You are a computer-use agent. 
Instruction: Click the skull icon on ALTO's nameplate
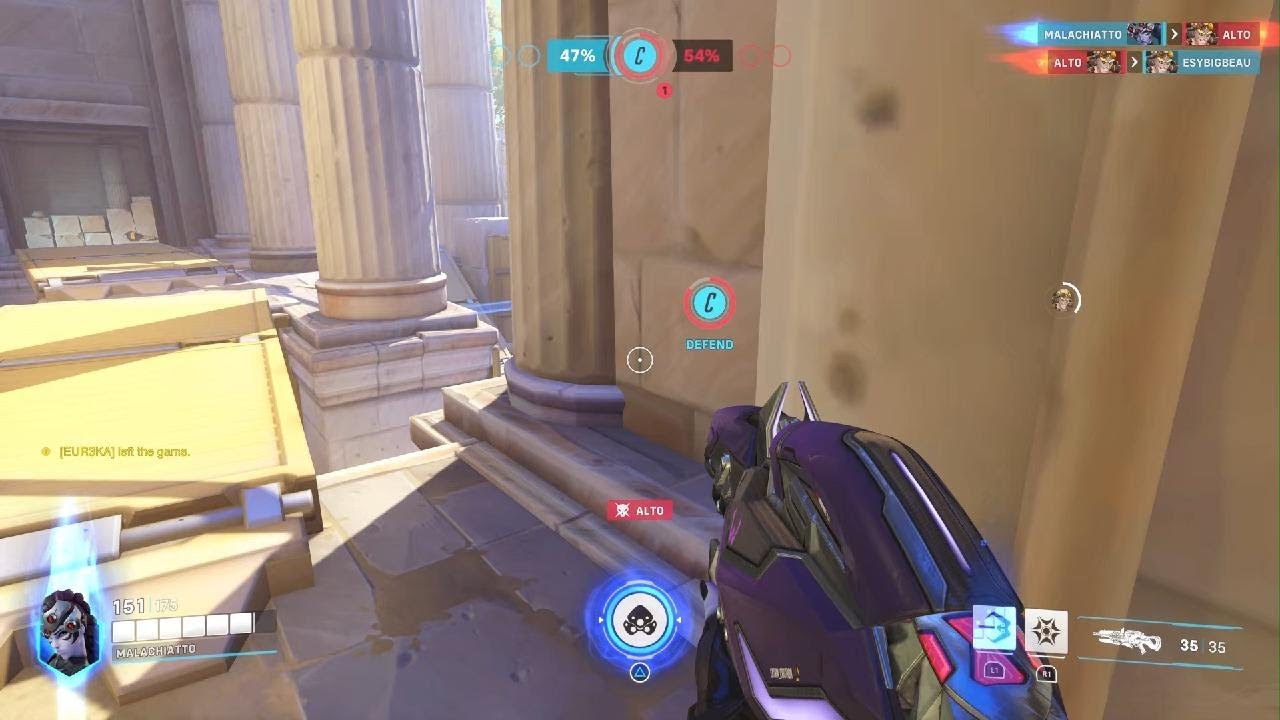click(x=622, y=510)
